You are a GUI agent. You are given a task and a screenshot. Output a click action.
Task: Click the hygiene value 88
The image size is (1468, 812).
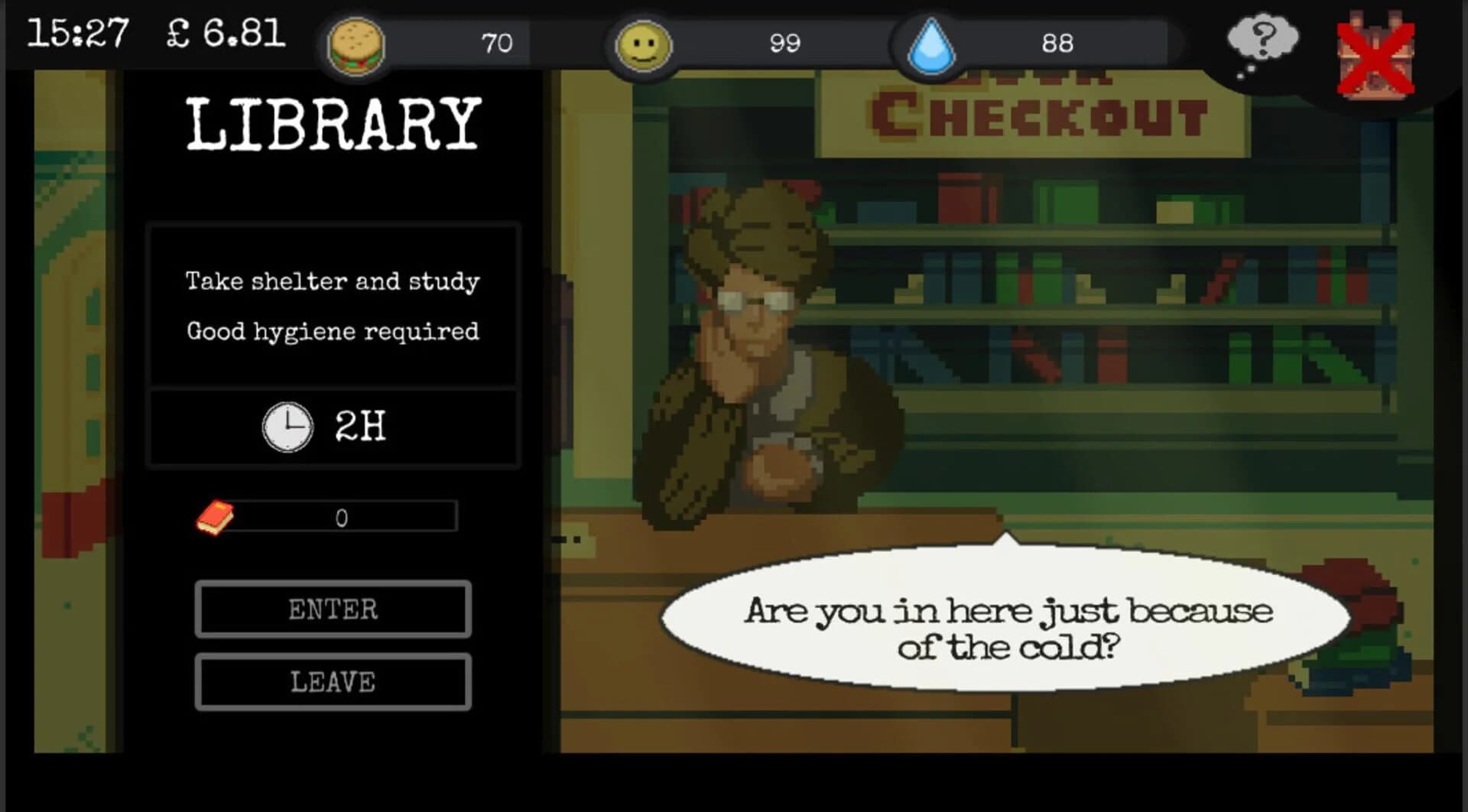[x=1059, y=44]
